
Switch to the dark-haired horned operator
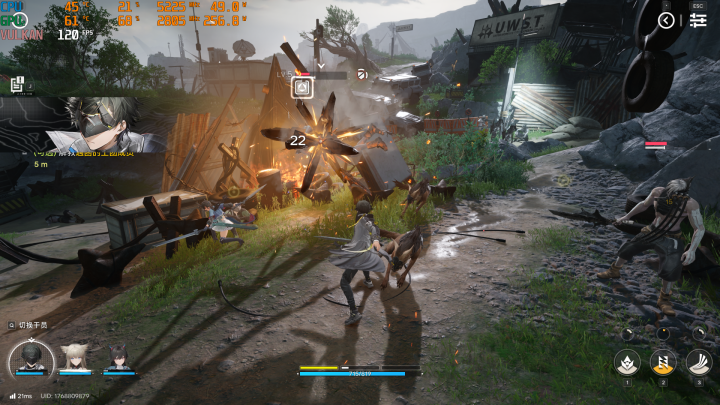[118, 359]
